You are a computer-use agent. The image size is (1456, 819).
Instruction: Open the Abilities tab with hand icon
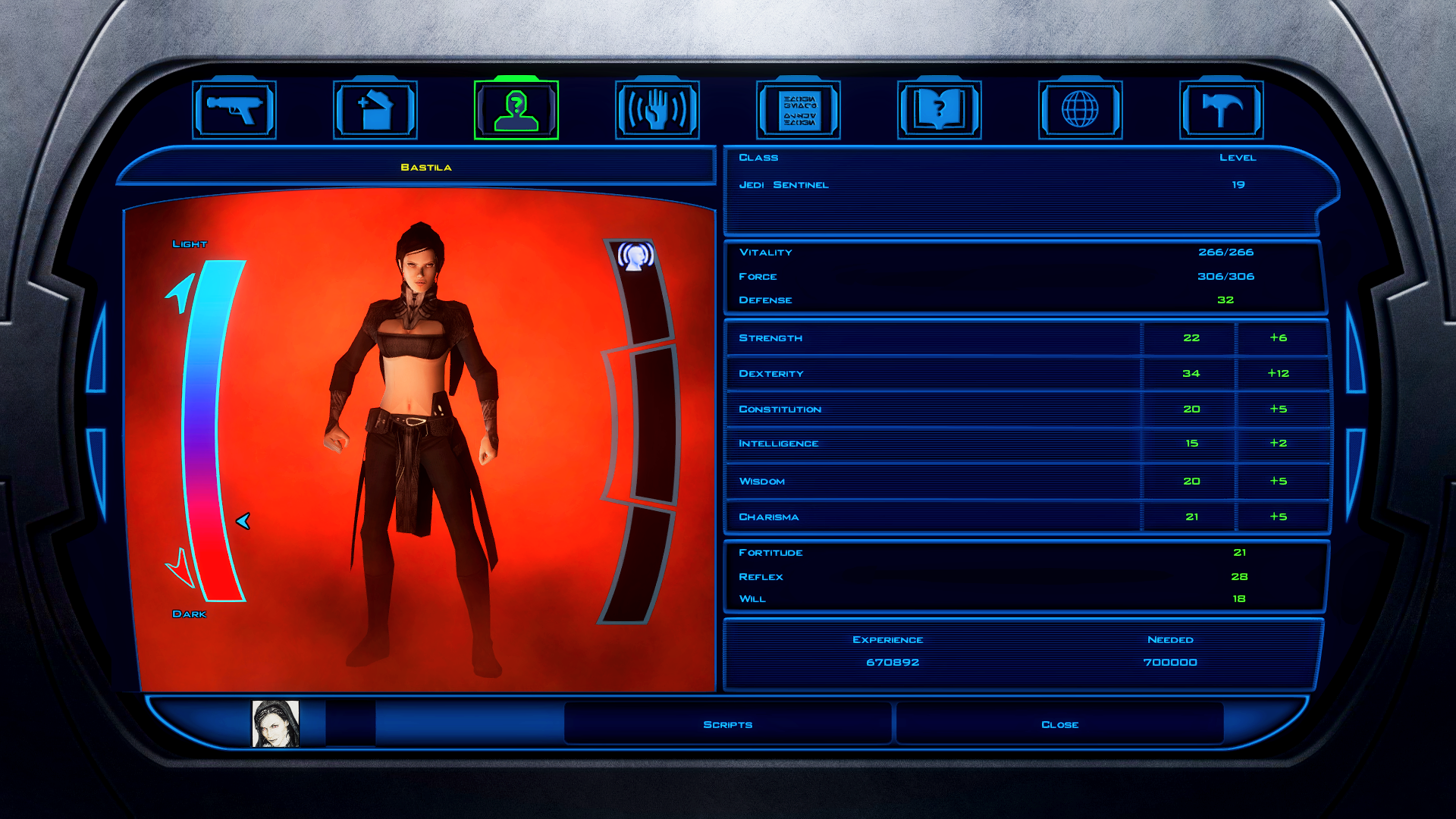pyautogui.click(x=657, y=110)
